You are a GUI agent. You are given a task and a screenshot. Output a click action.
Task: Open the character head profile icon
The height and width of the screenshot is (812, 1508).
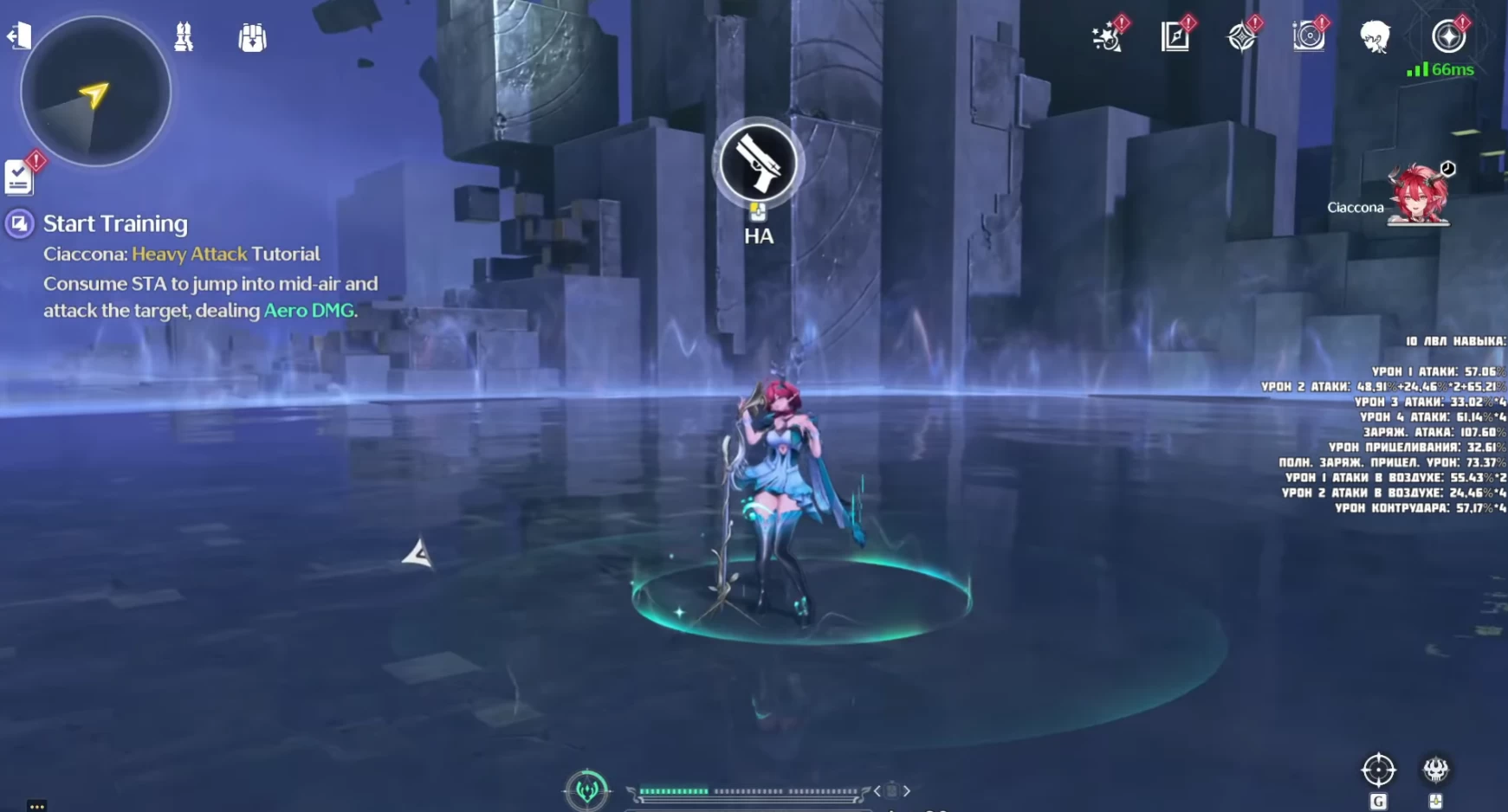[1375, 36]
